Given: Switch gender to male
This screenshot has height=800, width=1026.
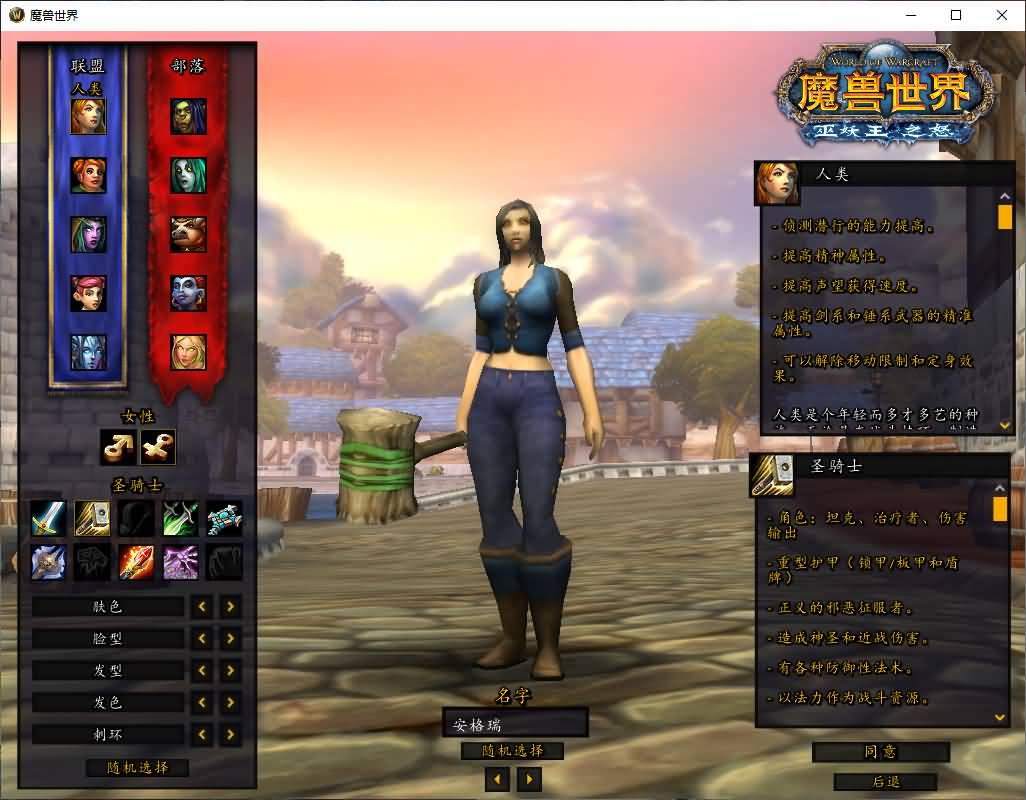Looking at the screenshot, I should pos(117,447).
